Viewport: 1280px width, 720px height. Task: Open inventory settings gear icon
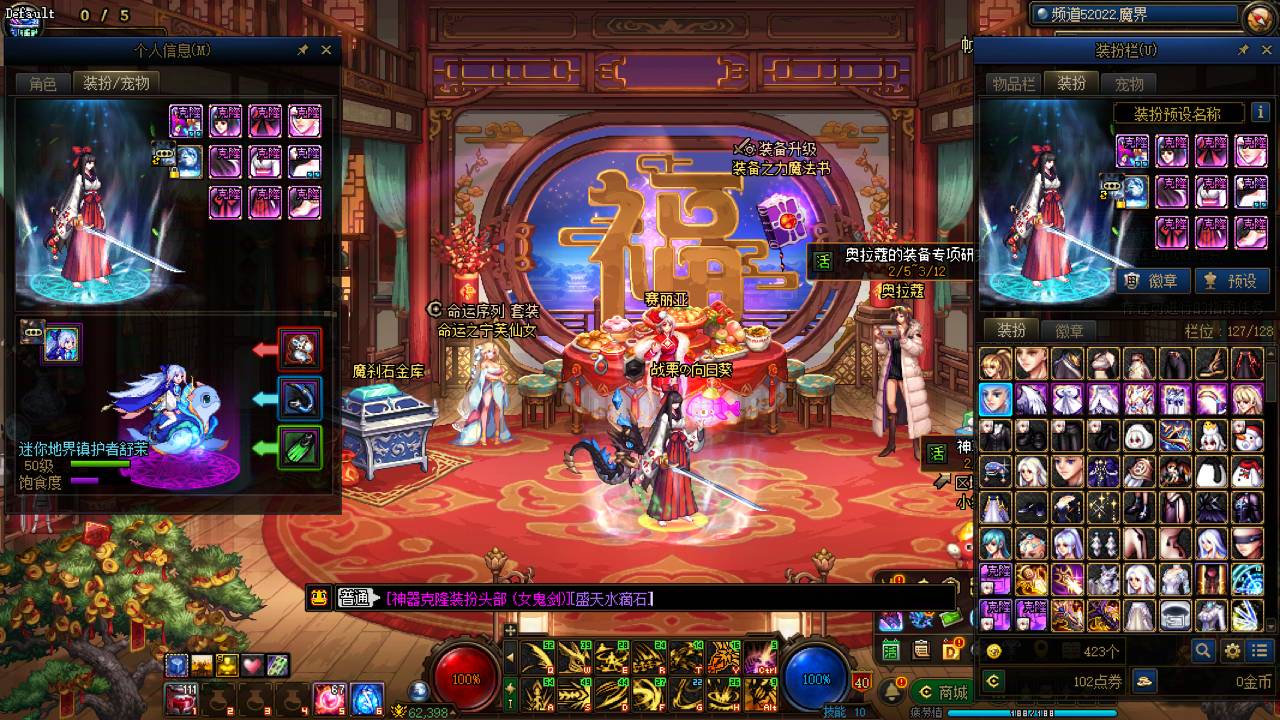click(x=1232, y=651)
